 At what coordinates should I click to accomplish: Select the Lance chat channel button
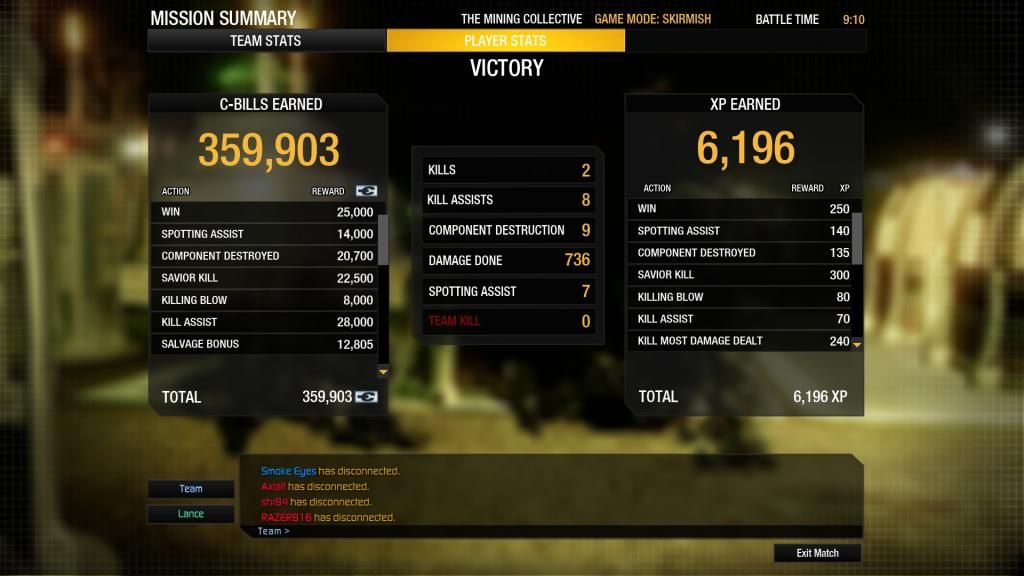tap(191, 514)
